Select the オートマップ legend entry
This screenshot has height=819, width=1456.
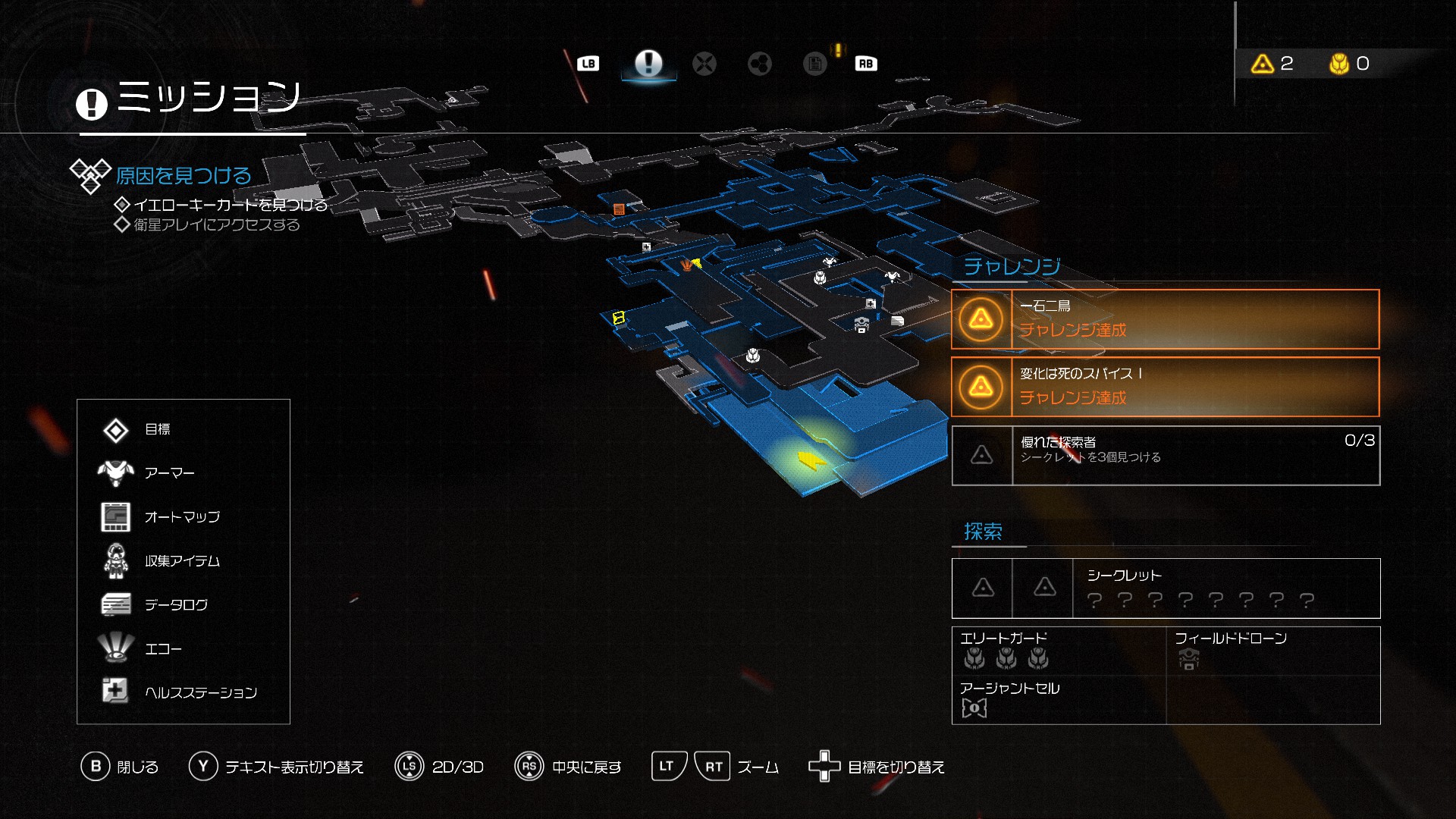pos(182,517)
